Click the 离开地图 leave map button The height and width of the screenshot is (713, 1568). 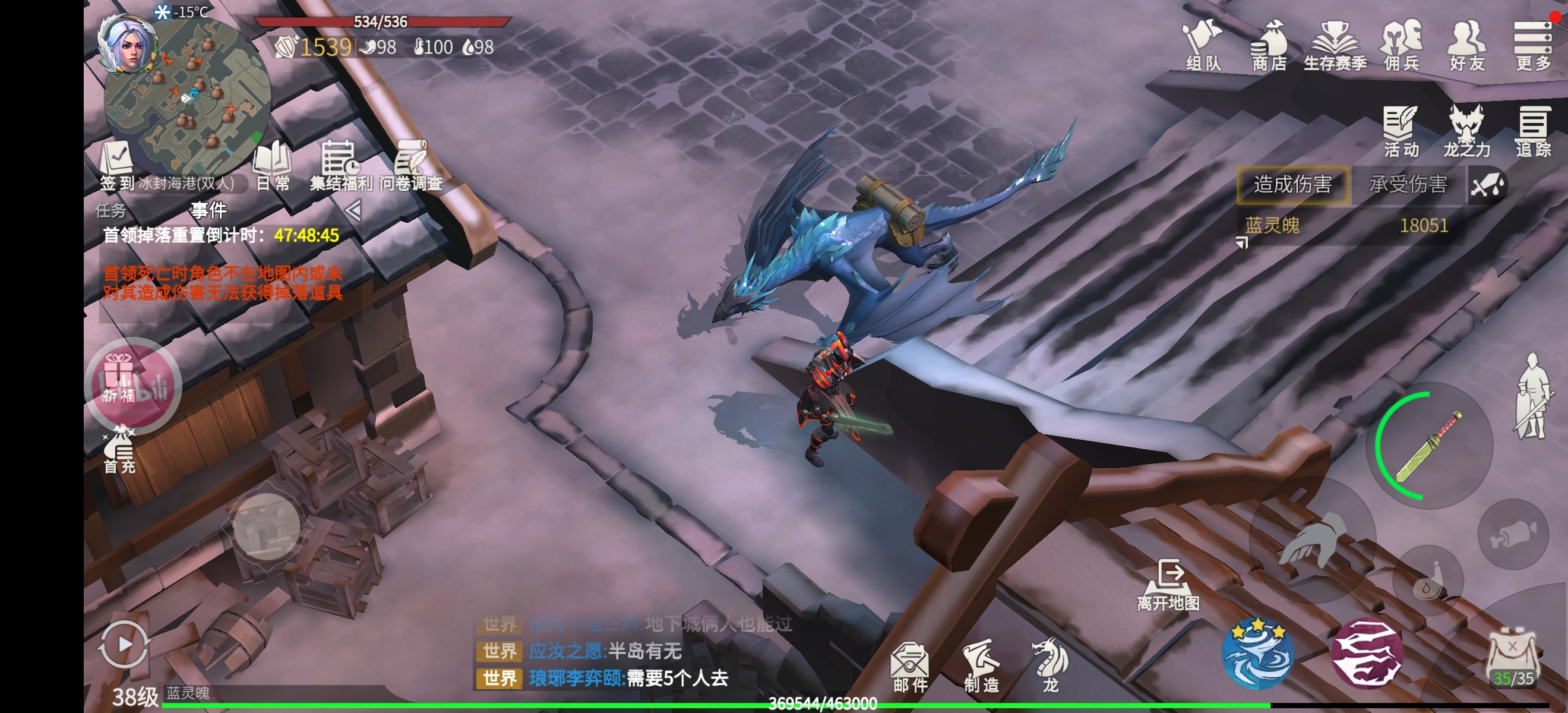1169,585
